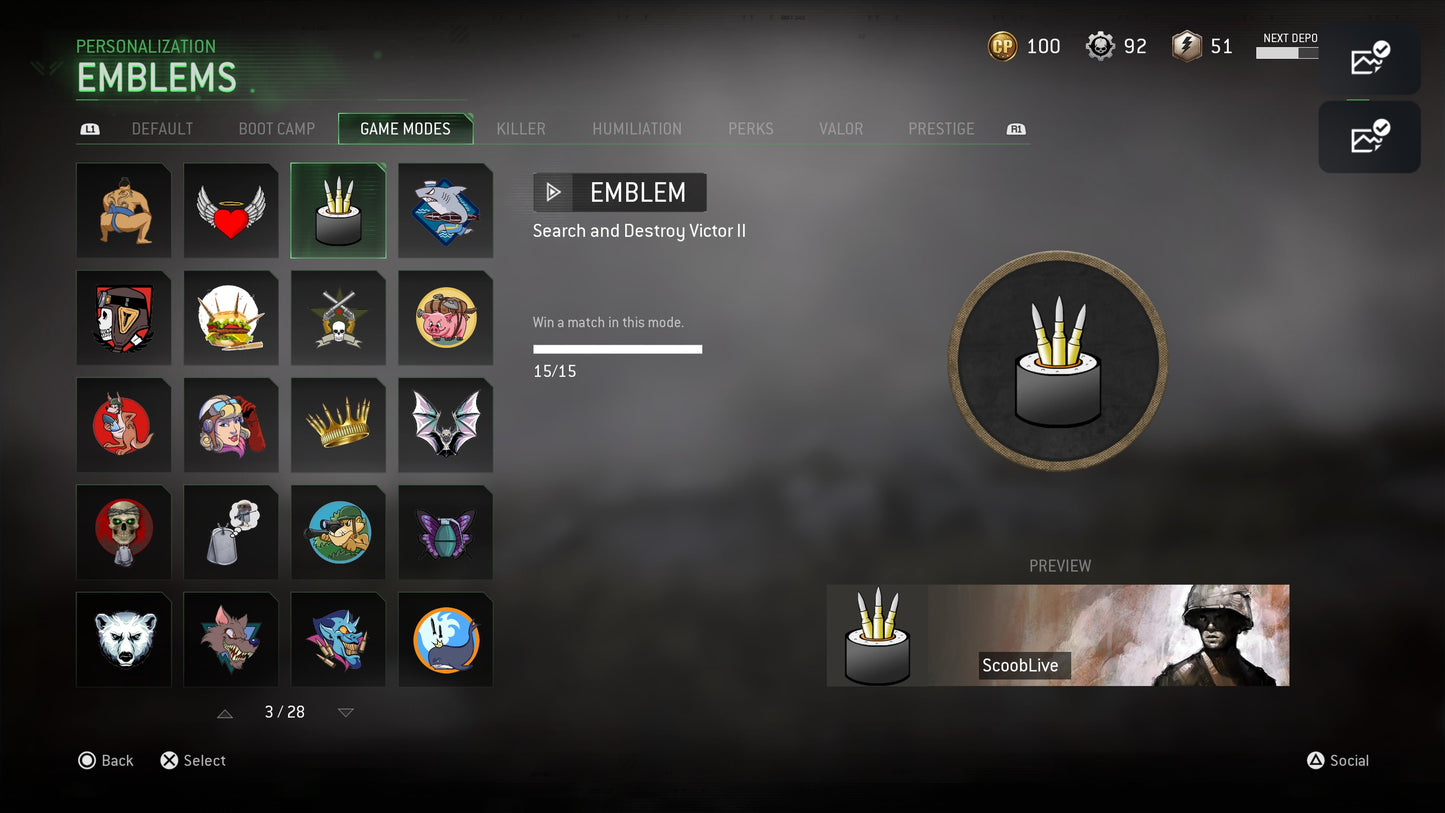Click the play triangle beside the EMBLEM heading

click(553, 192)
